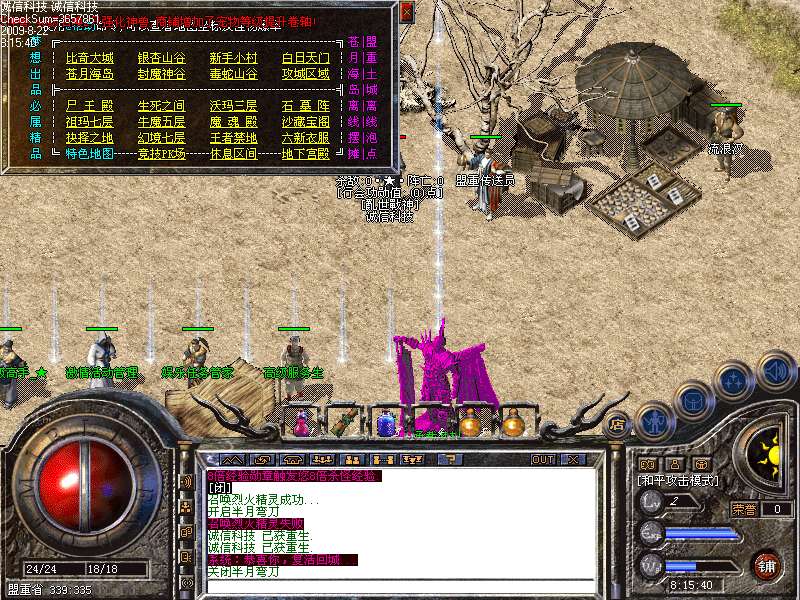Pick the 封魔神谷 map link
The image size is (800, 600).
coord(162,74)
